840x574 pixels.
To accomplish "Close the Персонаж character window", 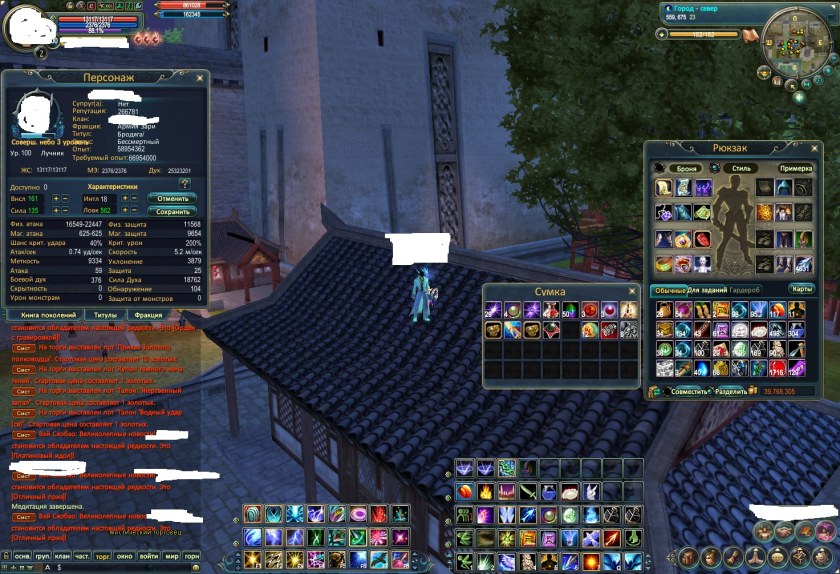I will [x=201, y=77].
